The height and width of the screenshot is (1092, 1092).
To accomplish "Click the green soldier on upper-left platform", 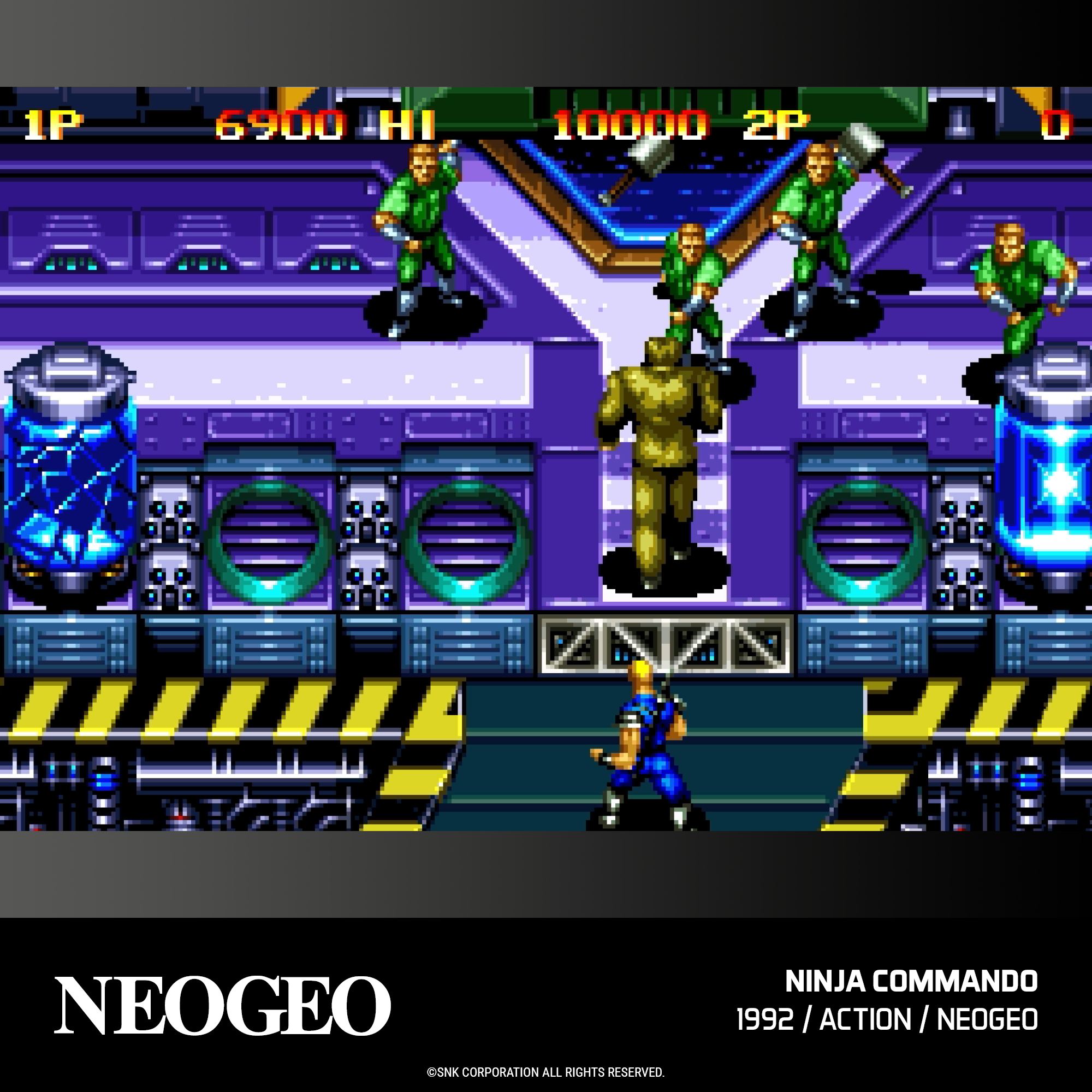I will tap(421, 238).
